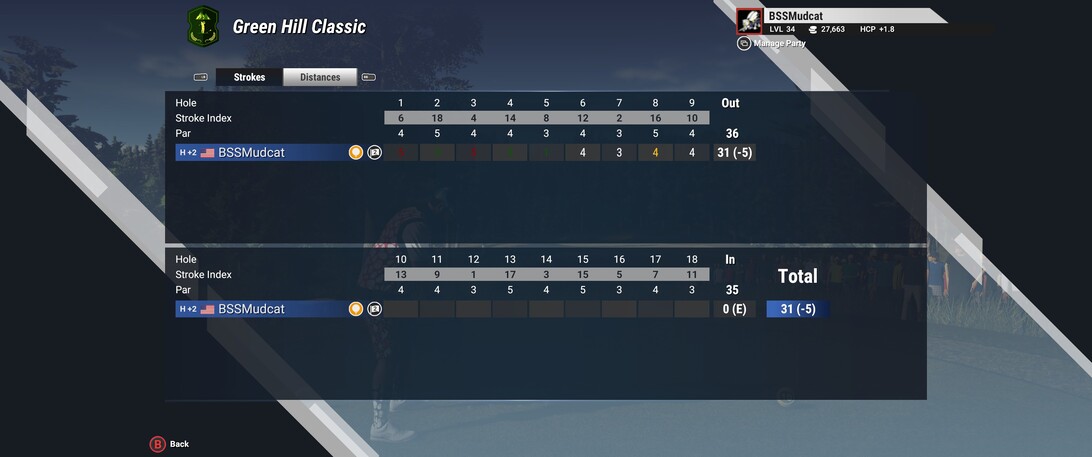Switch to the Strokes tab
The height and width of the screenshot is (457, 1092).
click(x=249, y=77)
